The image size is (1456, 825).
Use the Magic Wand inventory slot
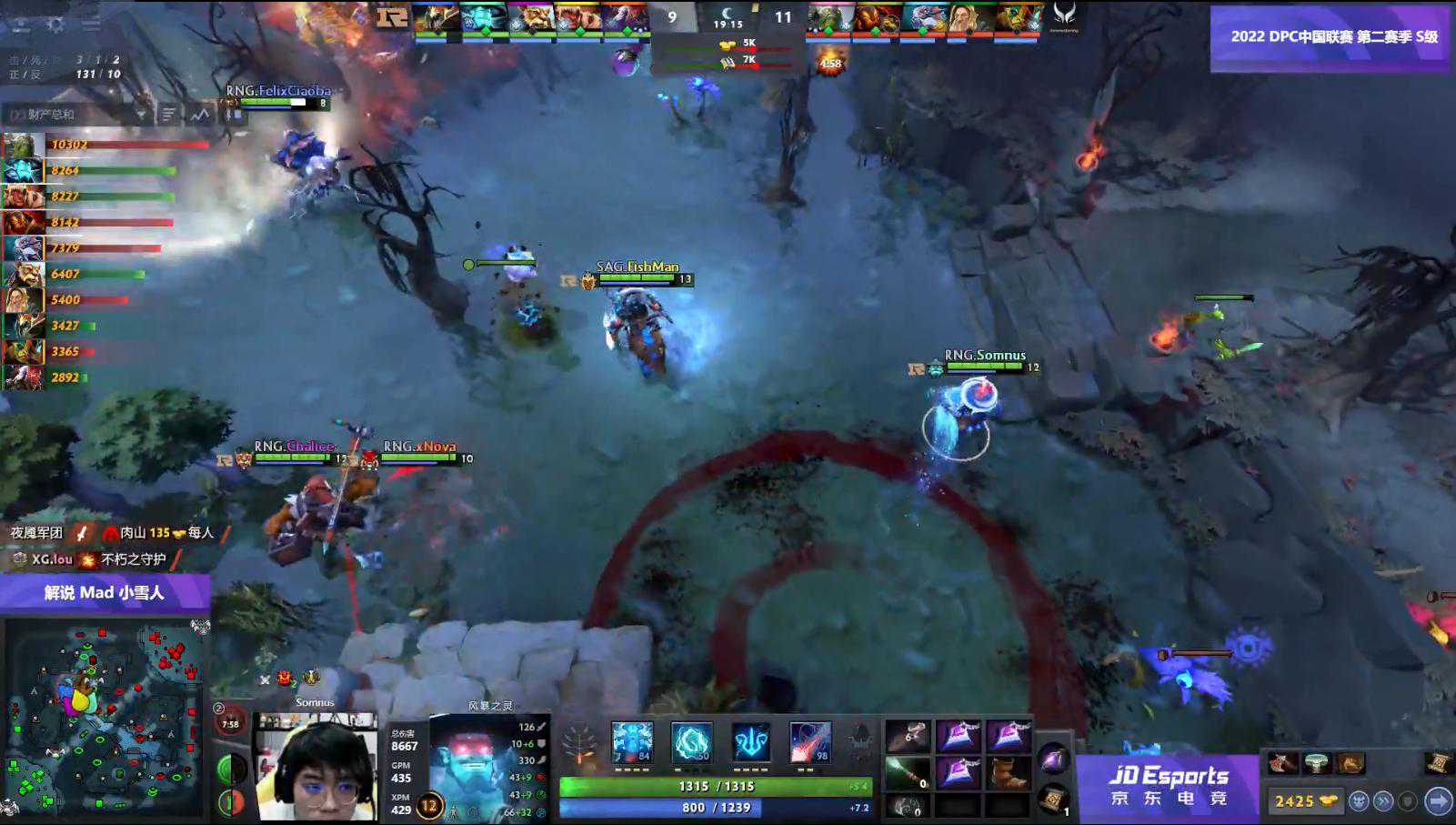click(908, 772)
